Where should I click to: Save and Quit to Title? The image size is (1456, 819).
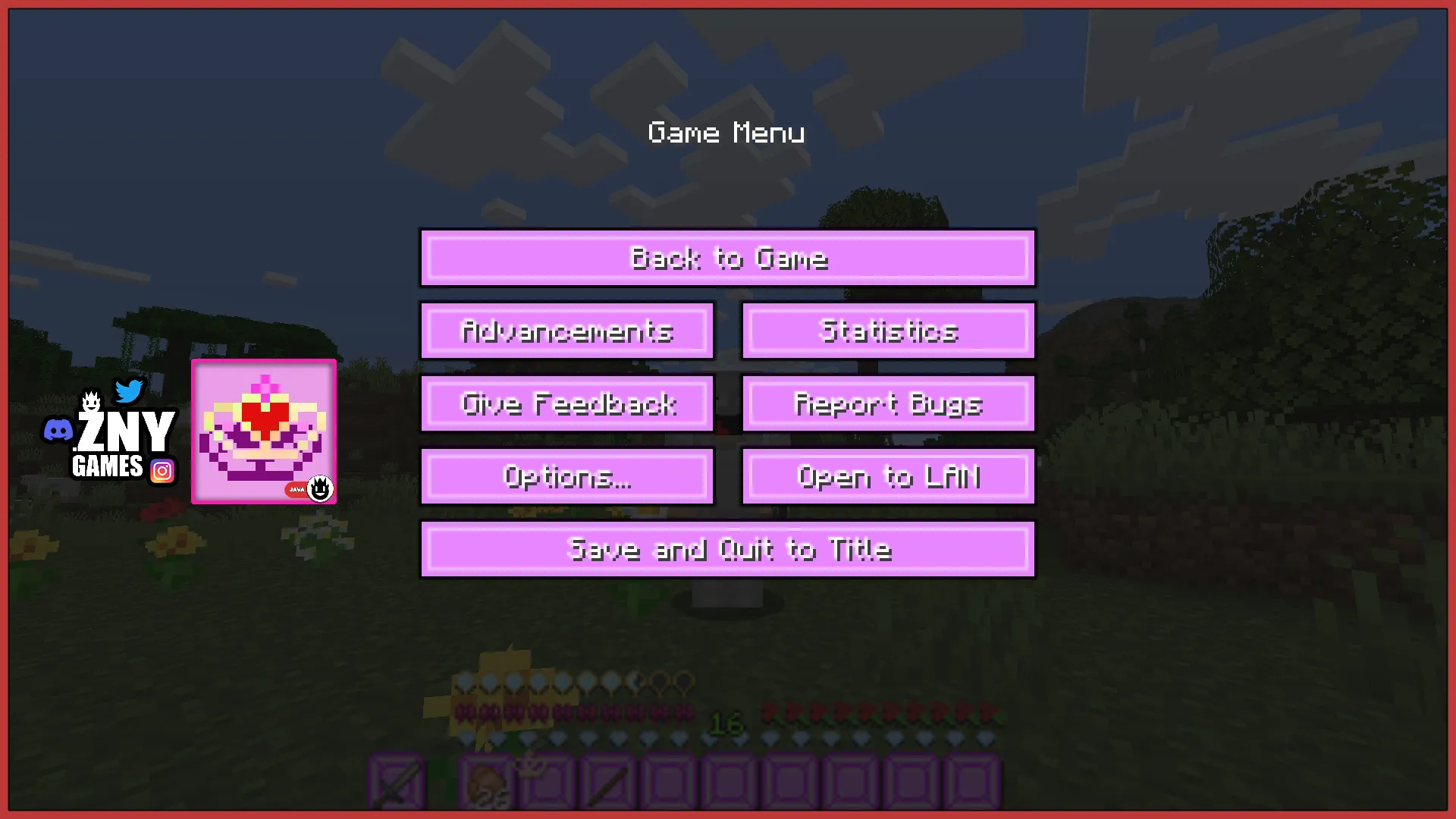[728, 550]
